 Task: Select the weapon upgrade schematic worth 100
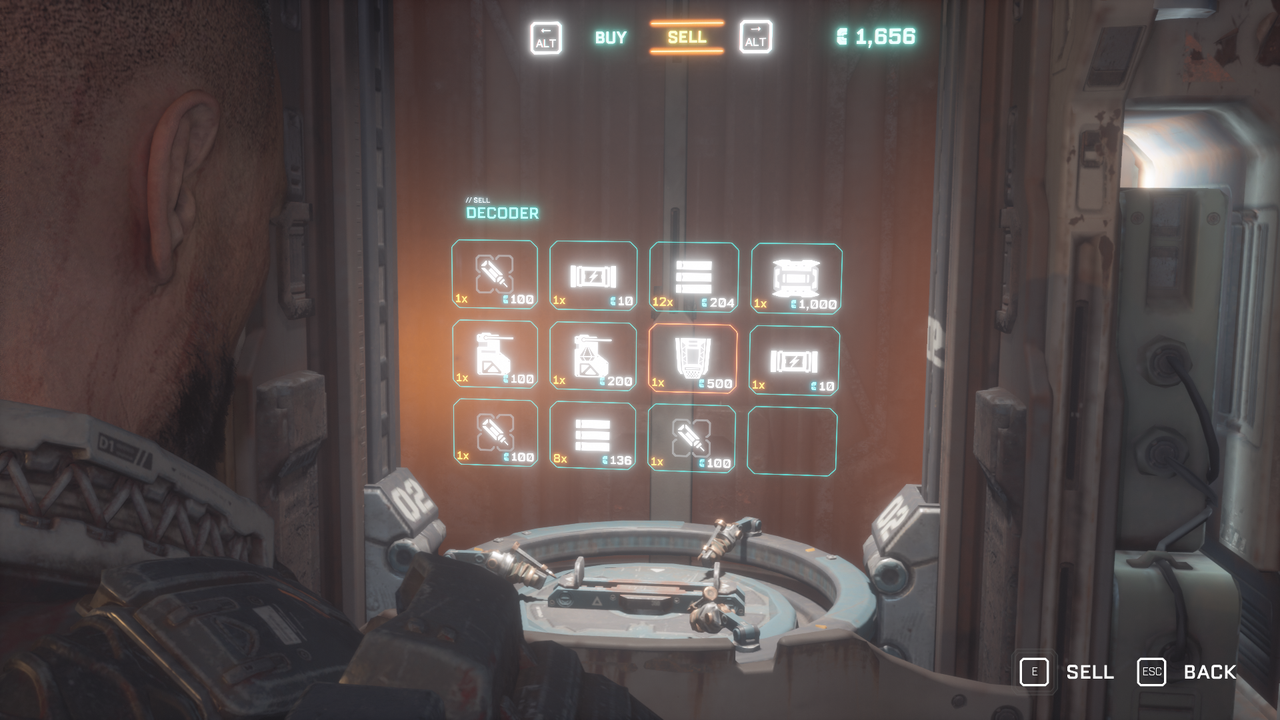point(495,357)
